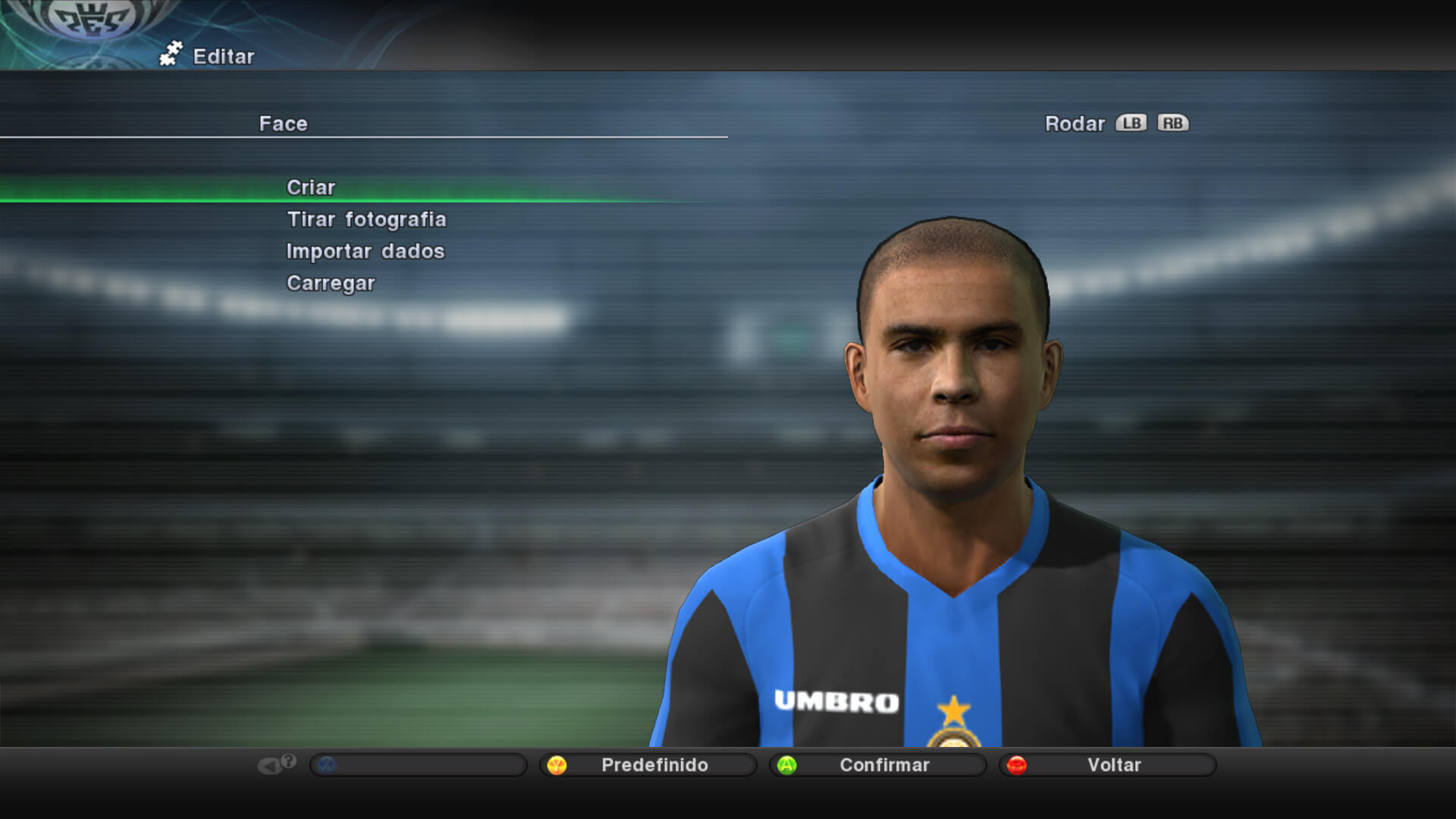This screenshot has width=1456, height=819.
Task: Select the Criar menu option
Action: pos(311,187)
